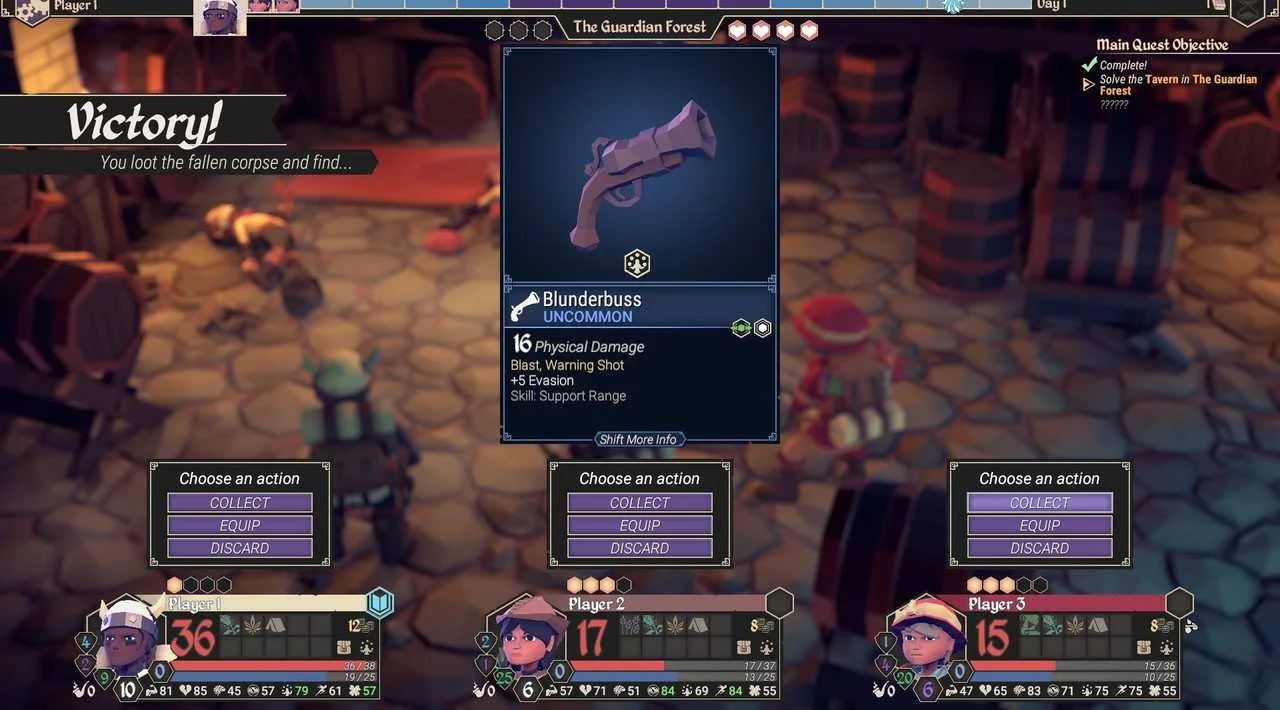
Task: Collect the Blunderbuss for Player 1
Action: click(240, 502)
